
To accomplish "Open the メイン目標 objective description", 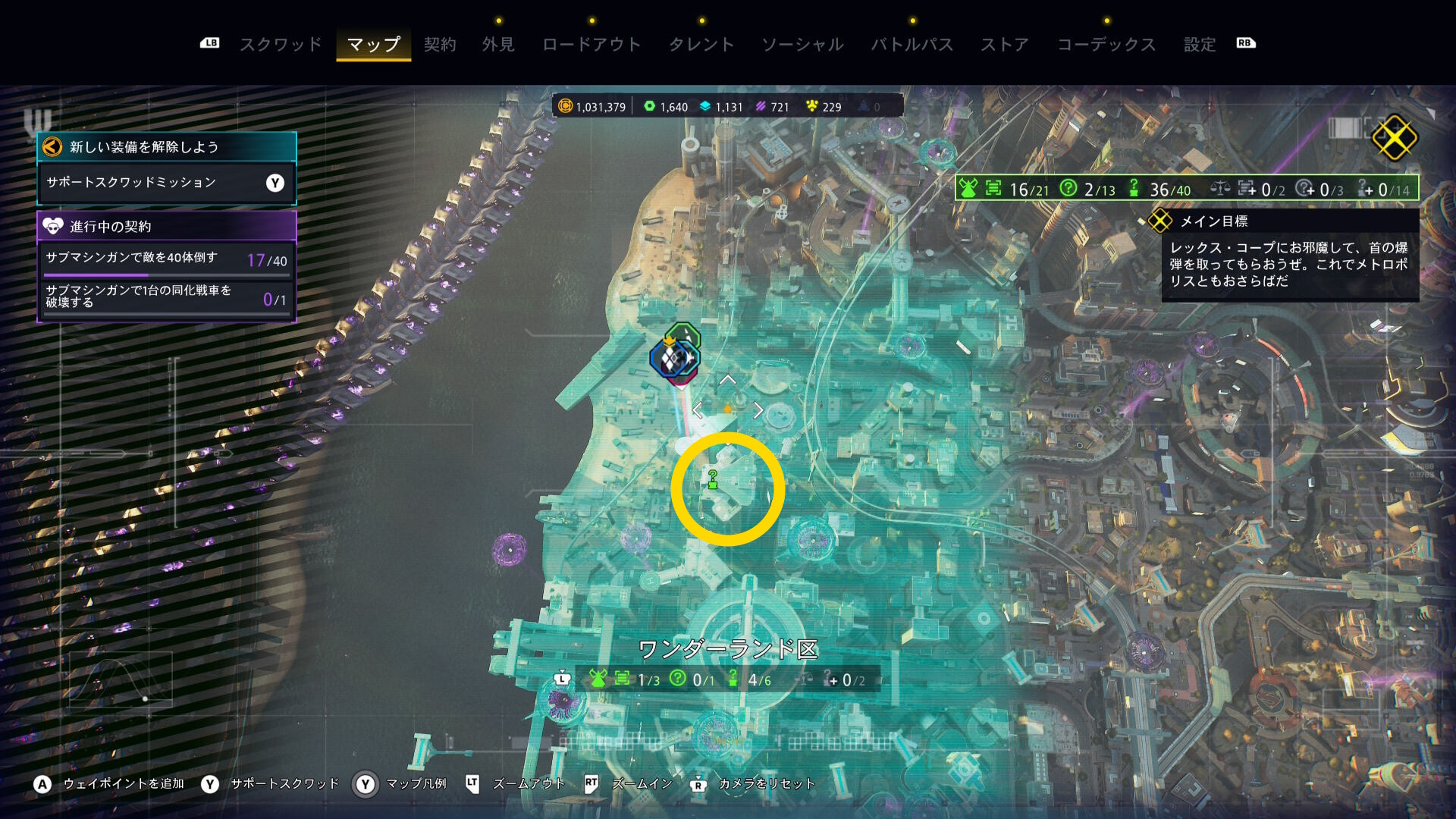I will 1288,265.
